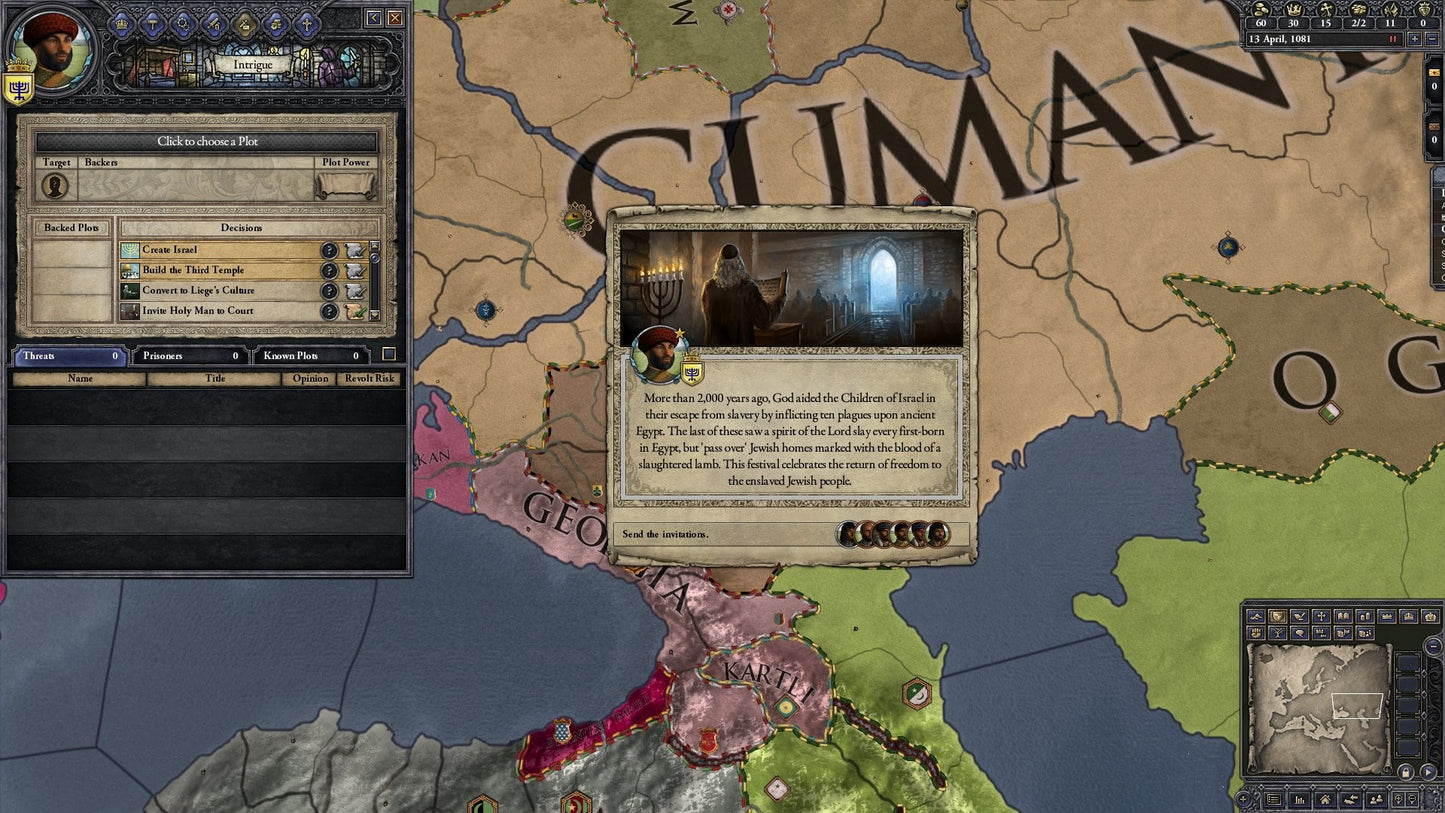Viewport: 1445px width, 813px height.
Task: Pause the game with the pause control
Action: coord(1393,39)
